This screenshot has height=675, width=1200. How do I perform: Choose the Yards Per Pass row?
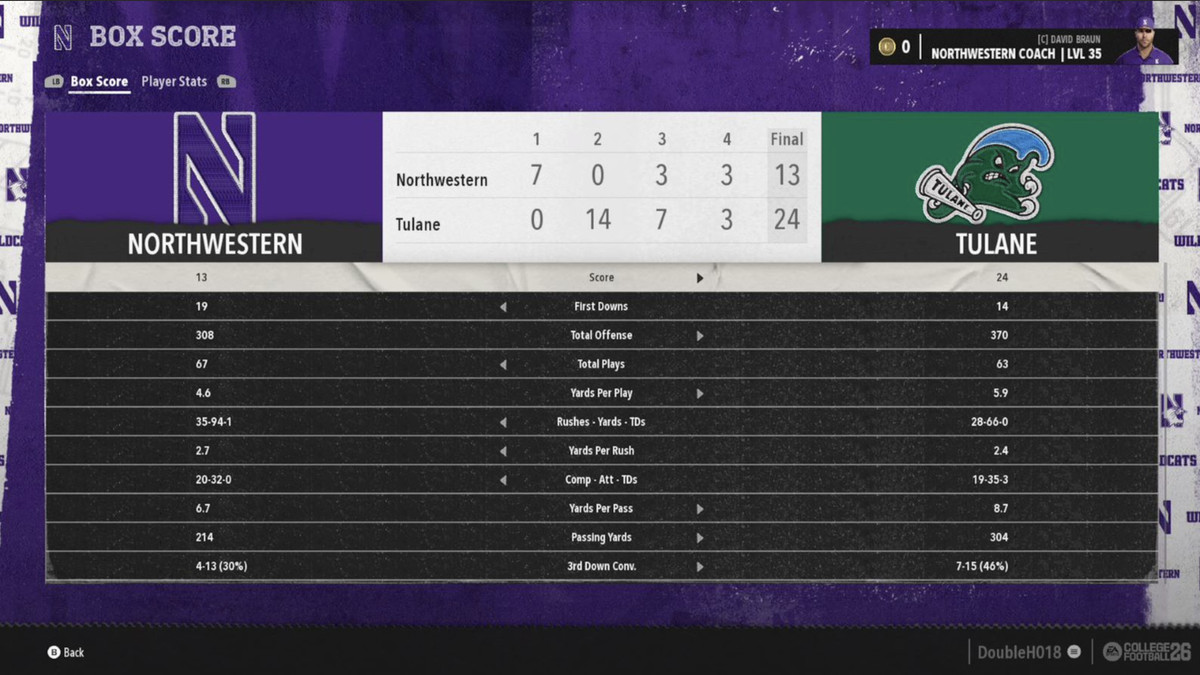coord(601,509)
